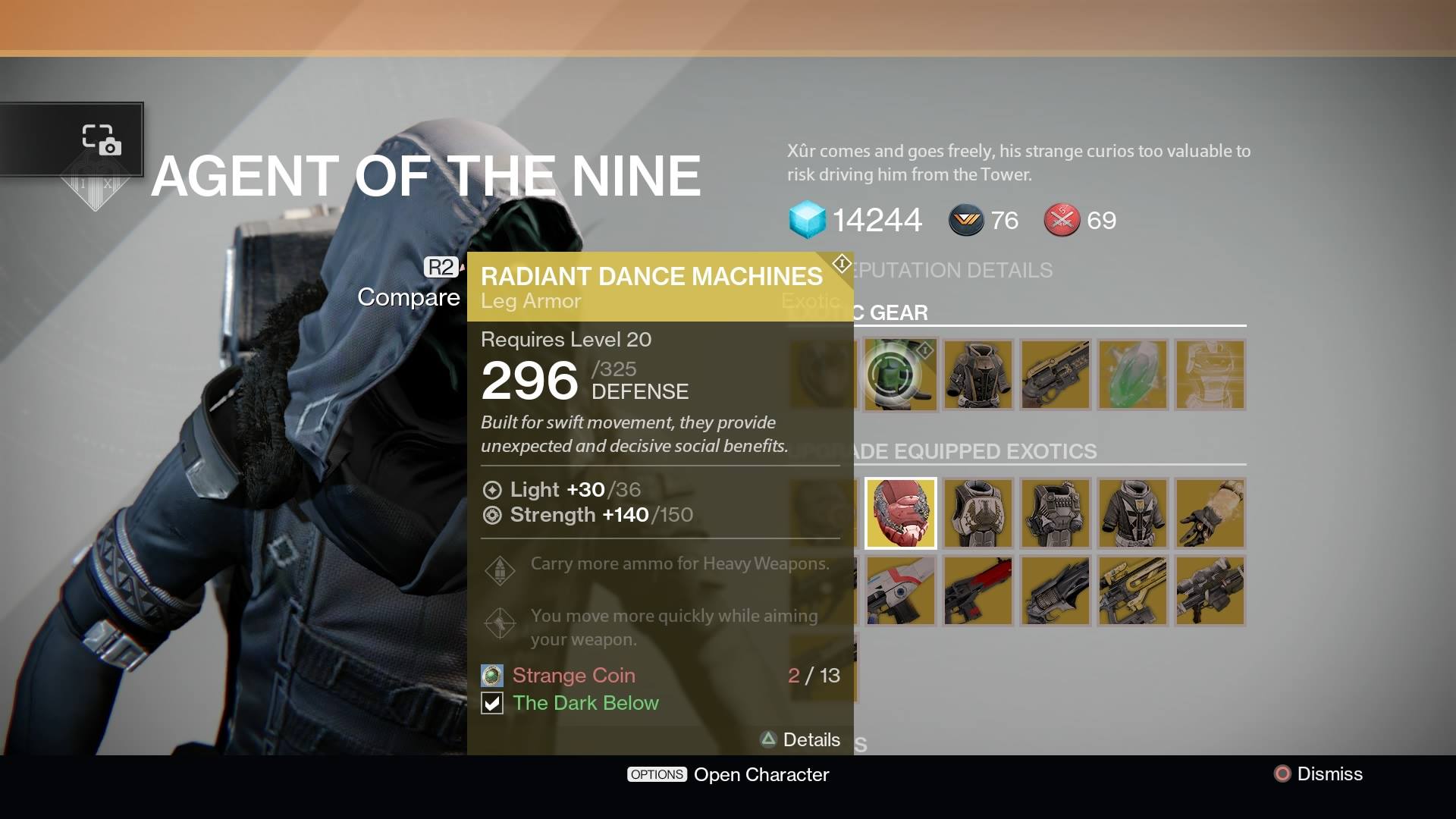Select the heavy machine gun in the bottom row
Viewport: 1456px width, 819px height.
click(1210, 591)
